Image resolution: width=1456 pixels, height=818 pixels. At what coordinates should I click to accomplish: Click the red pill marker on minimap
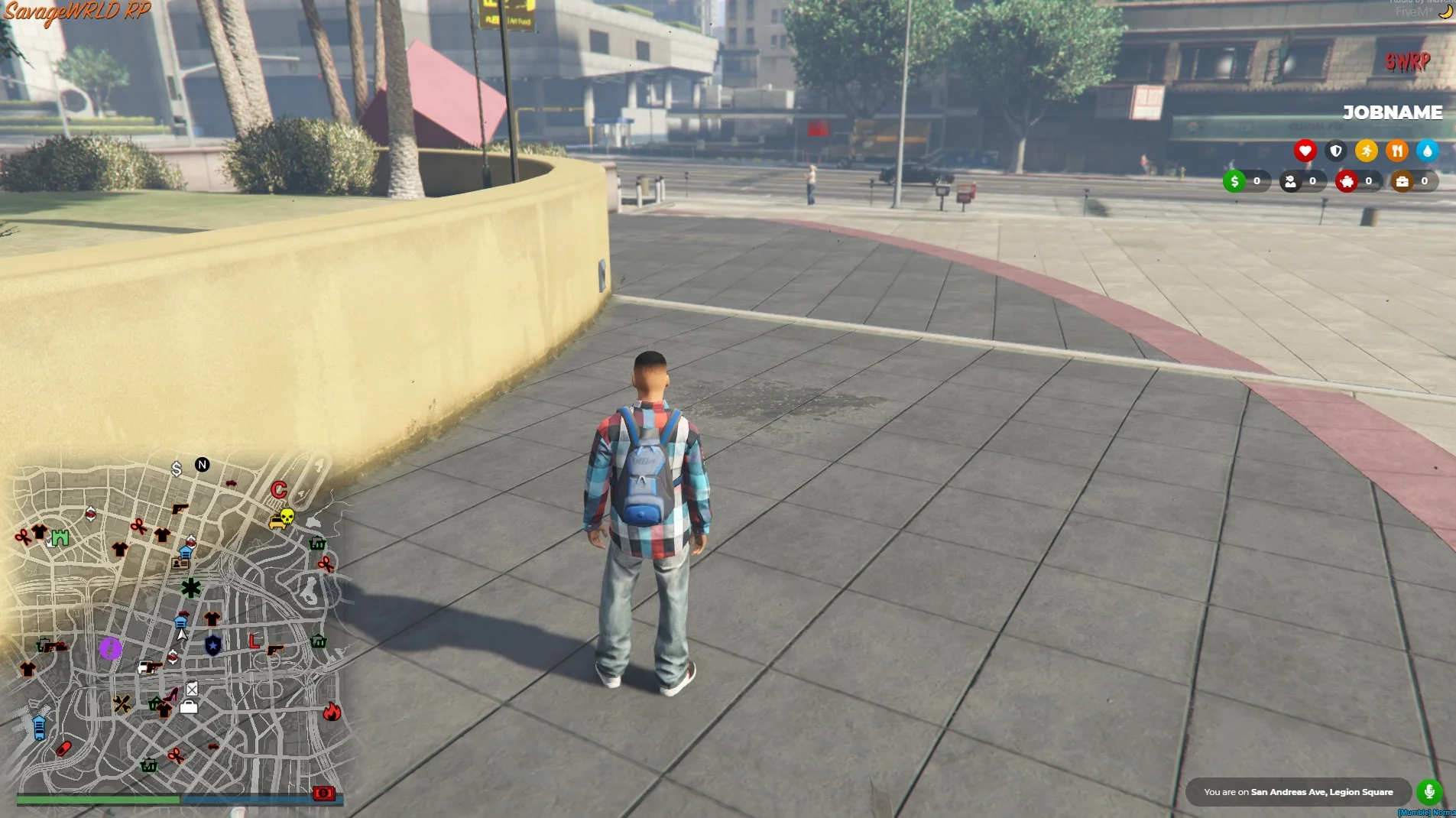63,748
